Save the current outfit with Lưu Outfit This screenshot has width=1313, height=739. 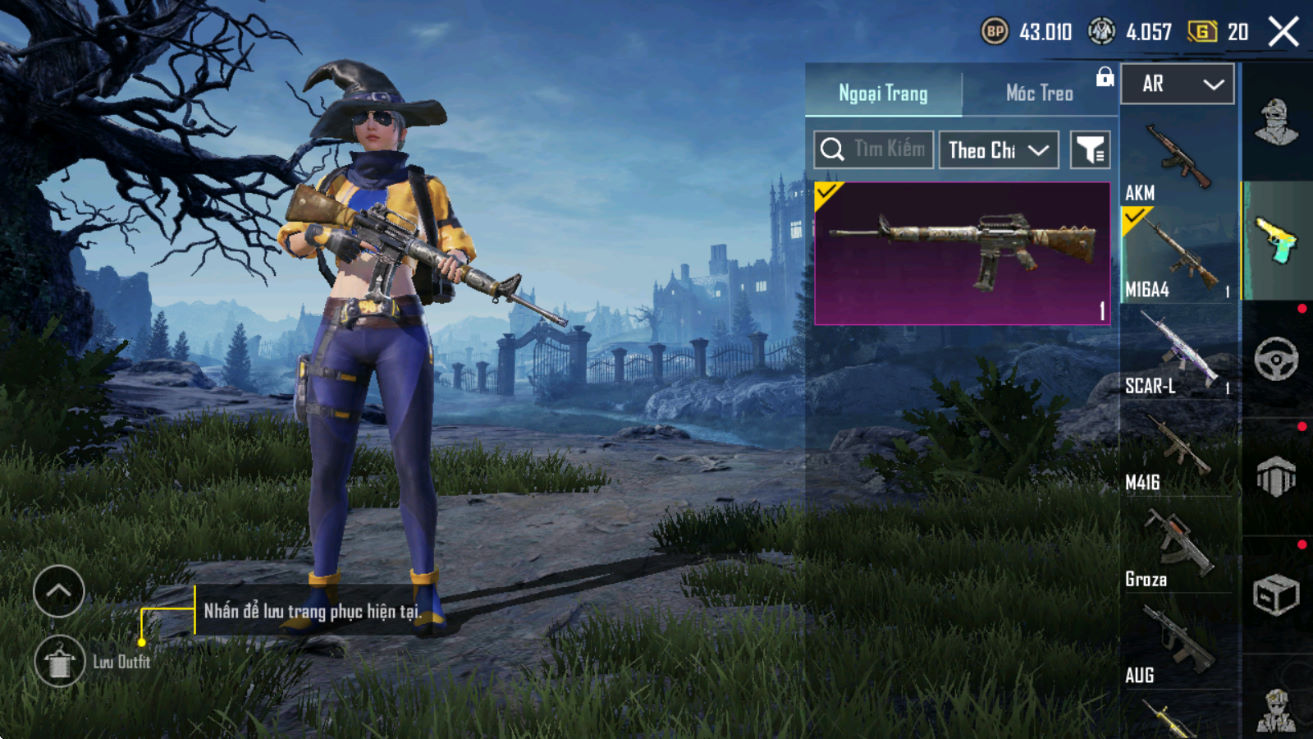tap(58, 661)
